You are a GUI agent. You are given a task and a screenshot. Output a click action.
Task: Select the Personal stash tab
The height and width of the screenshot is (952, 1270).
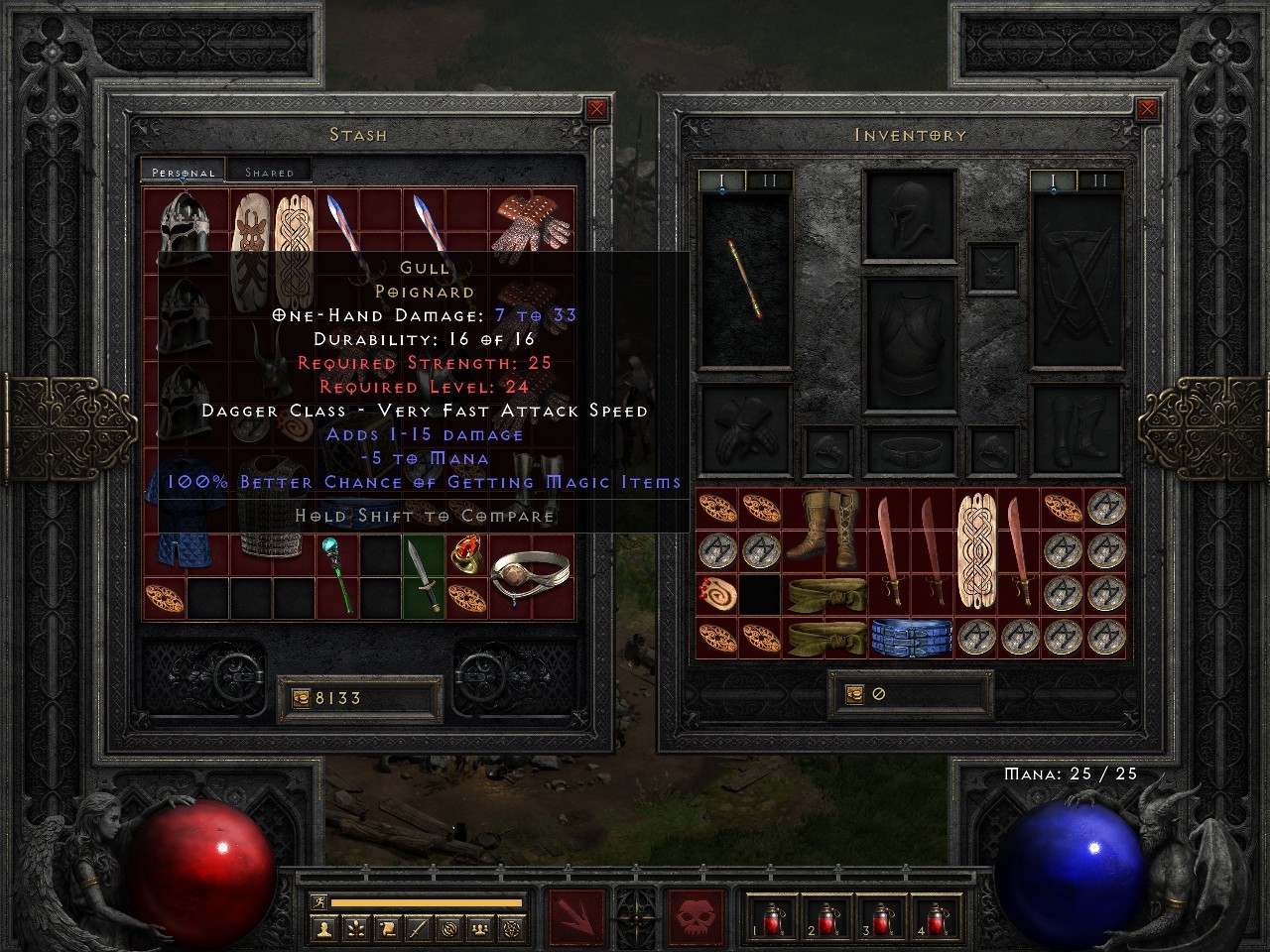pyautogui.click(x=182, y=172)
